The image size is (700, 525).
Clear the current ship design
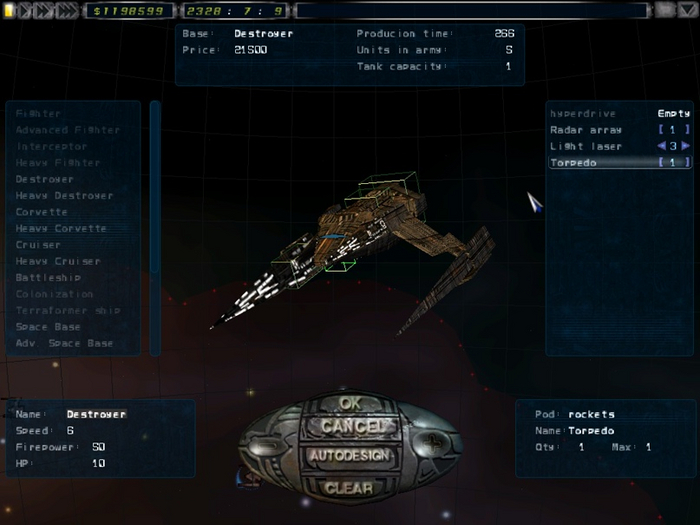click(349, 488)
